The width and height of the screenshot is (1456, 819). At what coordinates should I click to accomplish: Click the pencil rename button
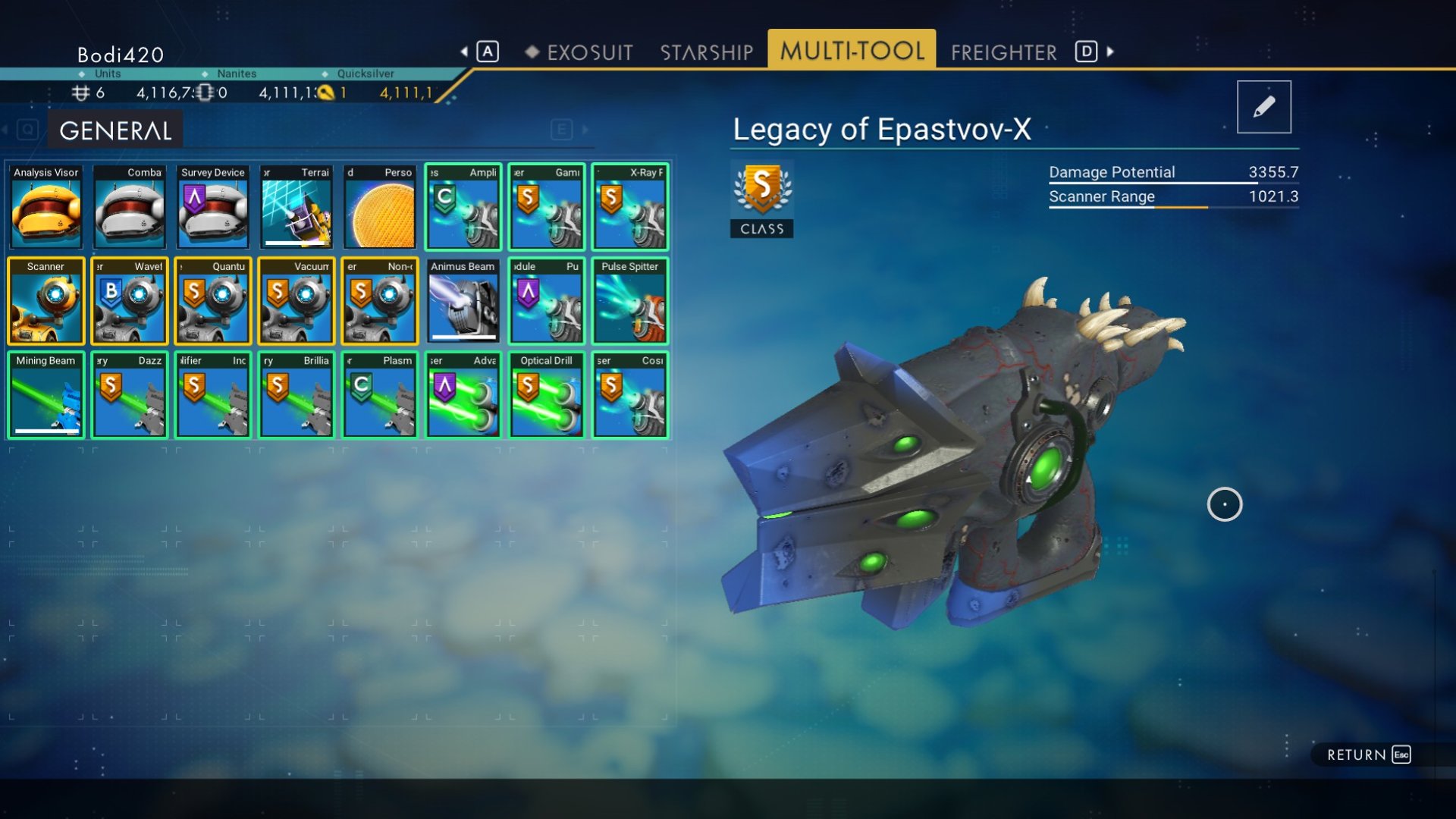[x=1263, y=107]
